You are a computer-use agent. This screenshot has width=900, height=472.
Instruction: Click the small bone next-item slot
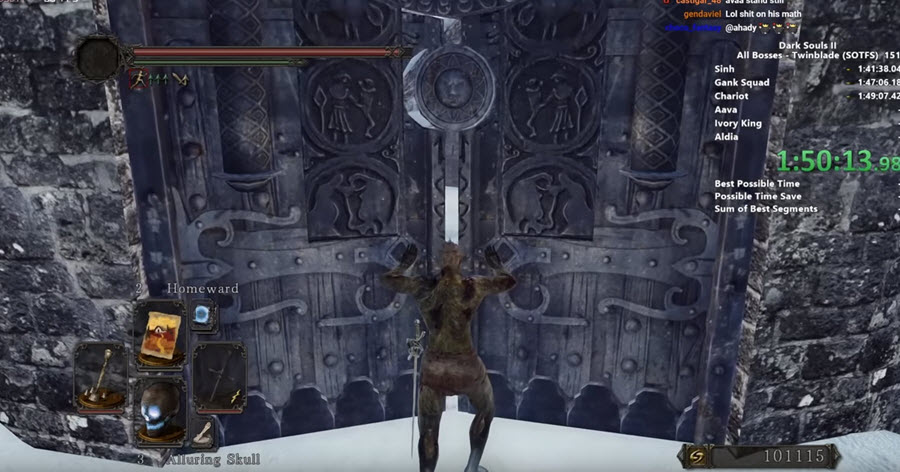coord(204,430)
